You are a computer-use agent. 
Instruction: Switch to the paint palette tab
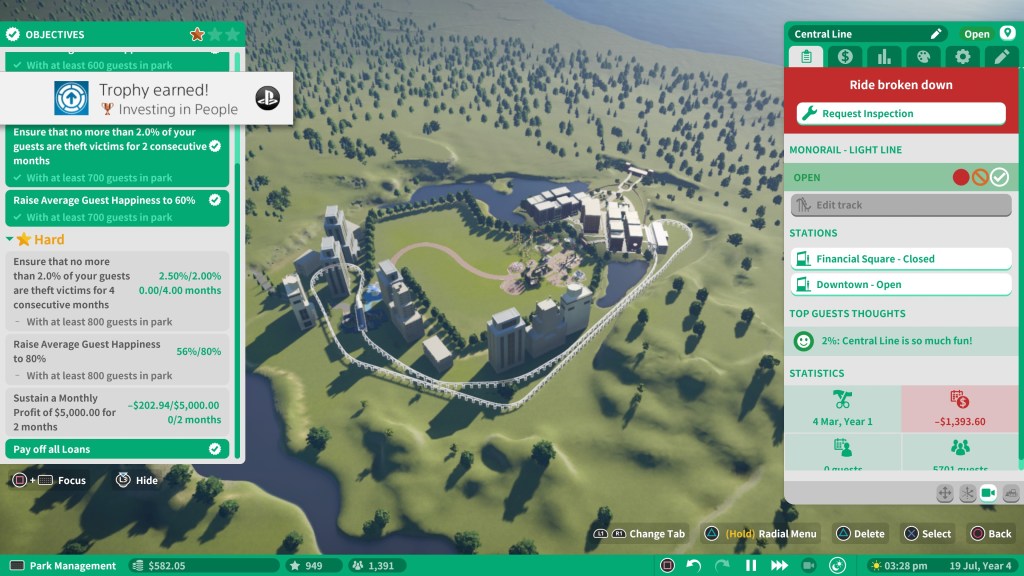point(923,57)
